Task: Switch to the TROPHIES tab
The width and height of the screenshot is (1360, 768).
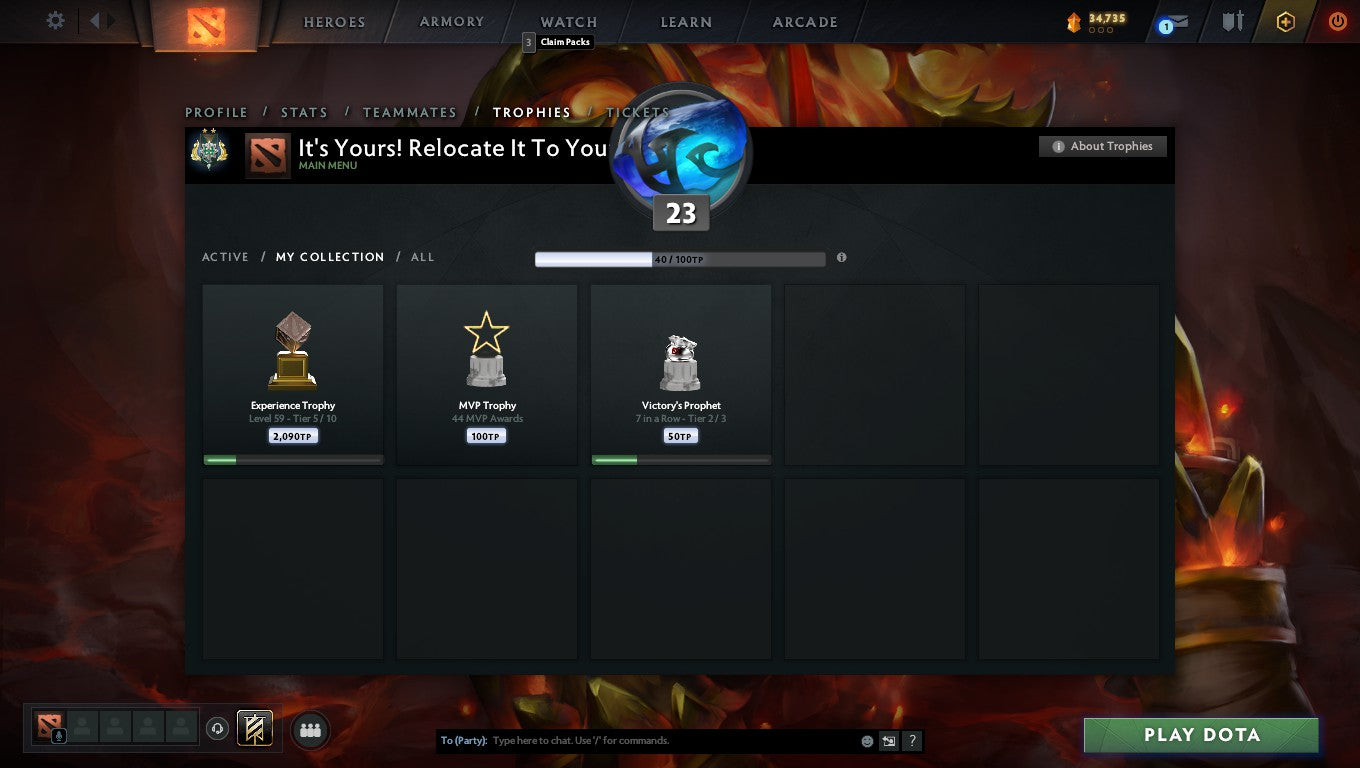Action: pos(532,112)
